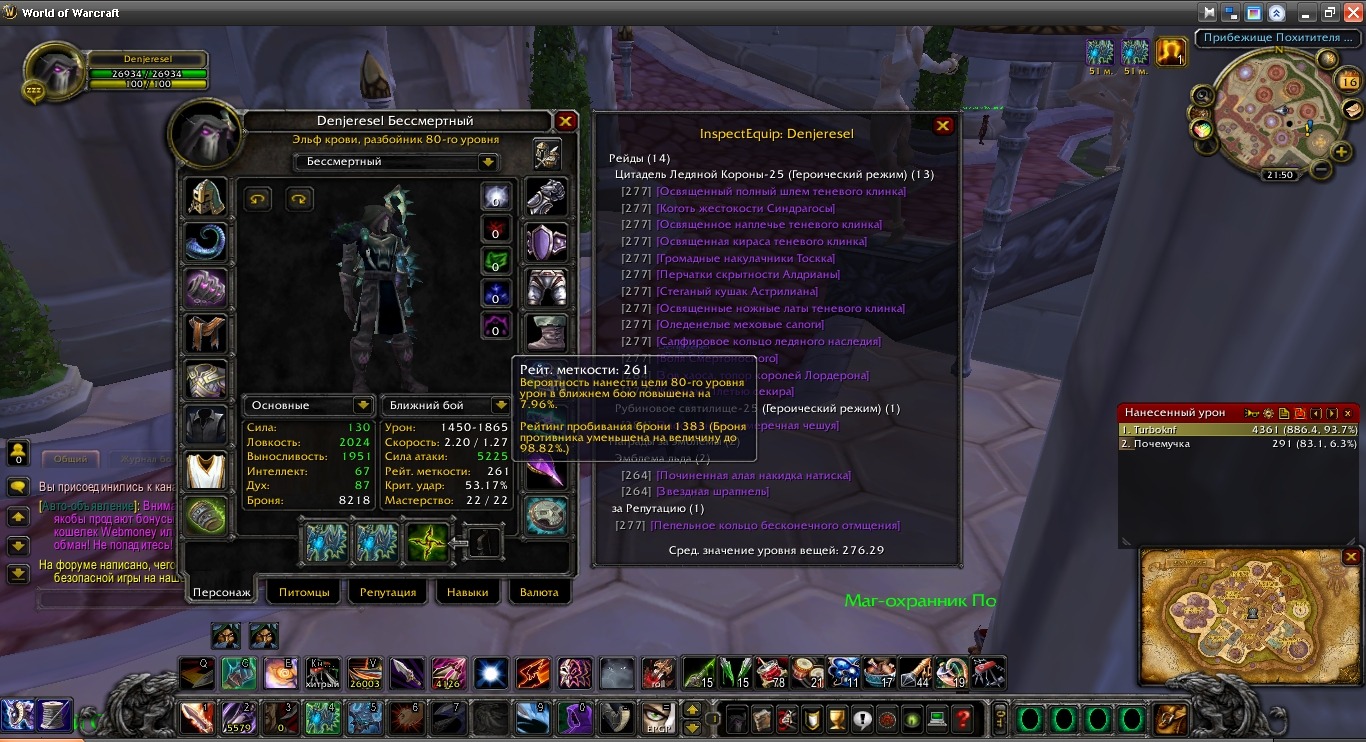Open the Репутация tab
Viewport: 1366px width, 742px height.
388,592
